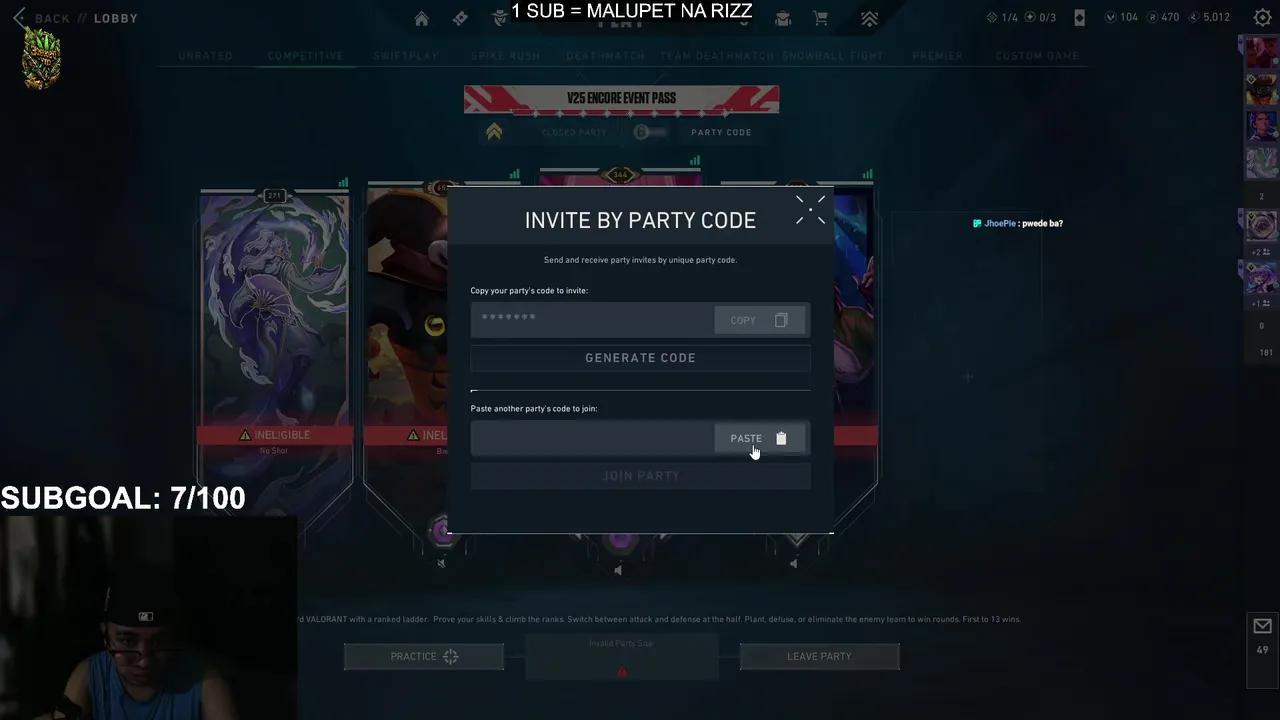Open the Settings gear icon
Viewport: 1280px width, 720px height.
[1262, 17]
